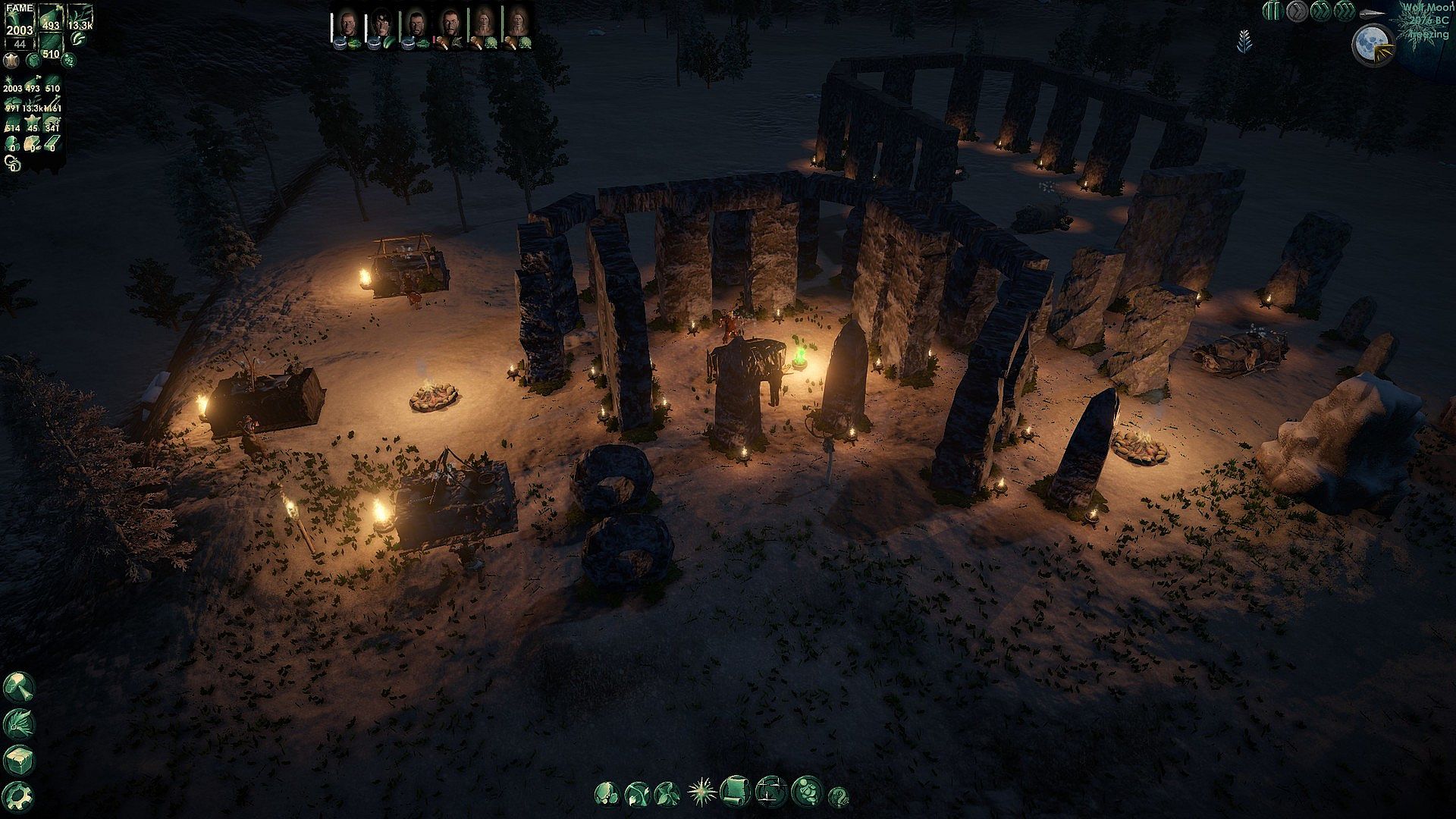Click the stone block icon on the left
This screenshot has width=1456, height=819.
[x=18, y=759]
